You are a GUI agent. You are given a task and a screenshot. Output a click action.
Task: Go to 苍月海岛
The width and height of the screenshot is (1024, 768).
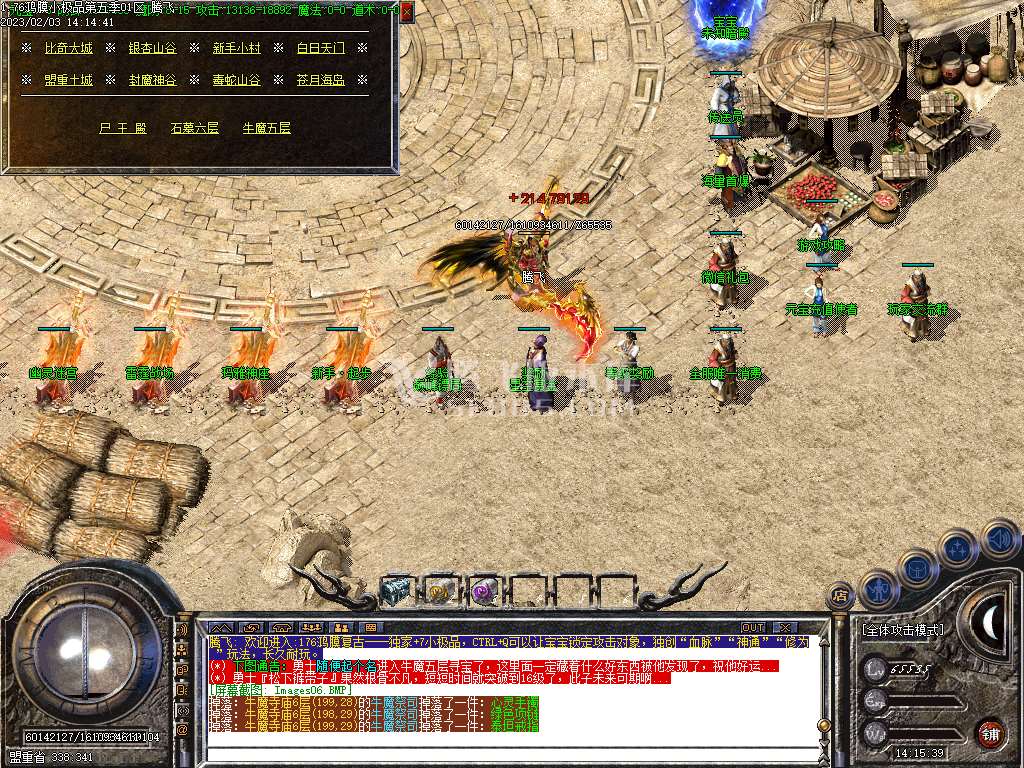[320, 80]
